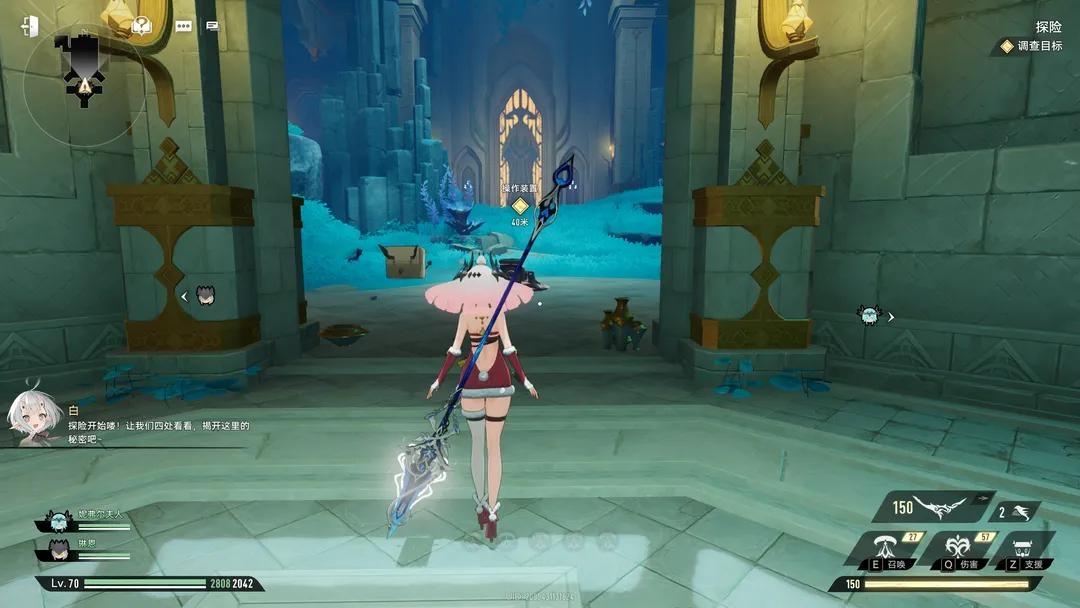Click the off-screen teammate indicator on the right

click(x=869, y=315)
